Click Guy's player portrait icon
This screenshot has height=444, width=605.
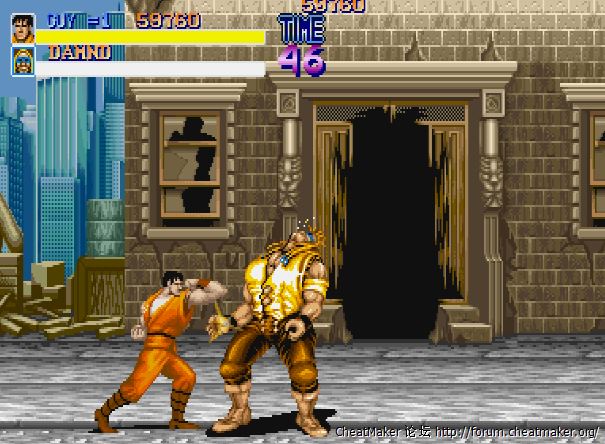pos(22,28)
